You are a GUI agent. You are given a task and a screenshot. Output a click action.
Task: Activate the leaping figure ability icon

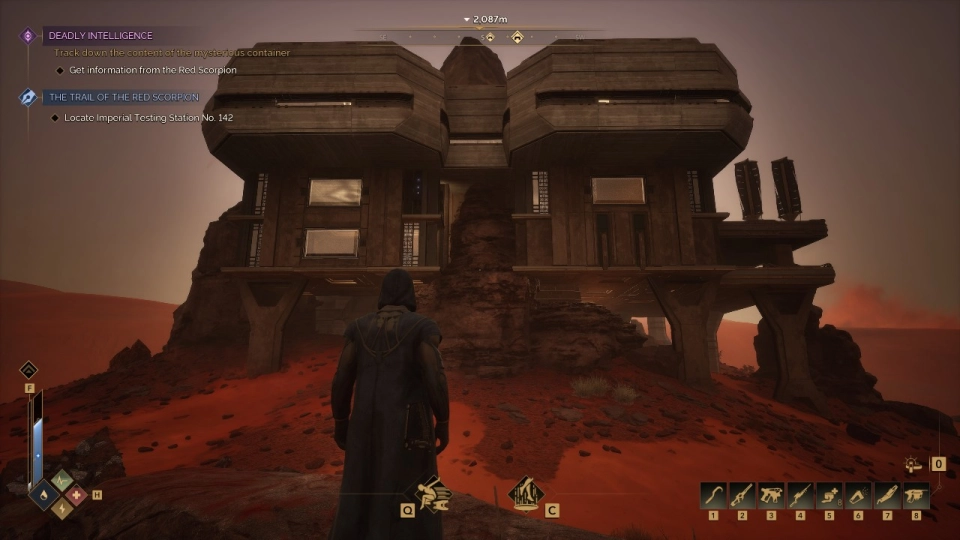tap(431, 492)
